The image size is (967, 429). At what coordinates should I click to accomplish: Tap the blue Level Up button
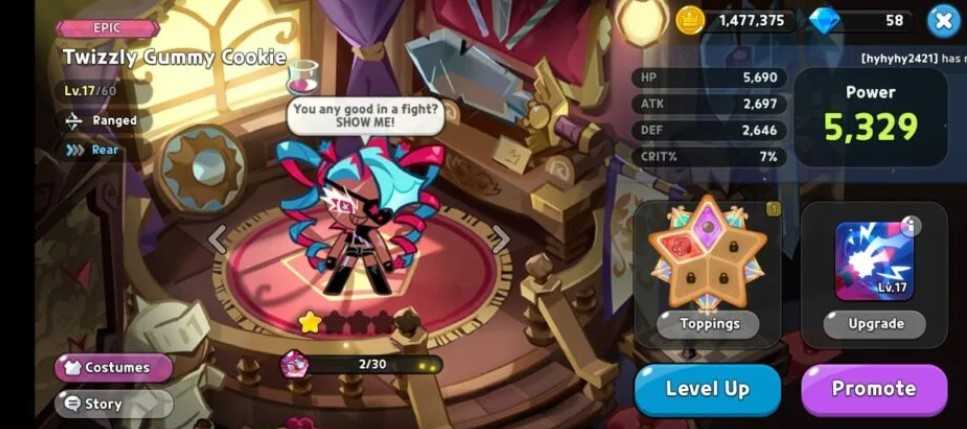tap(707, 389)
